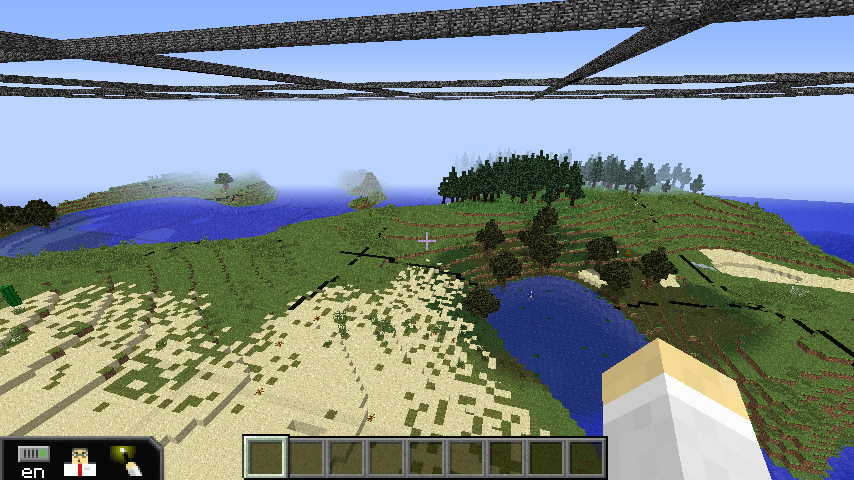Open the scientist character skin icon
Viewport: 854px width, 480px height.
(79, 461)
